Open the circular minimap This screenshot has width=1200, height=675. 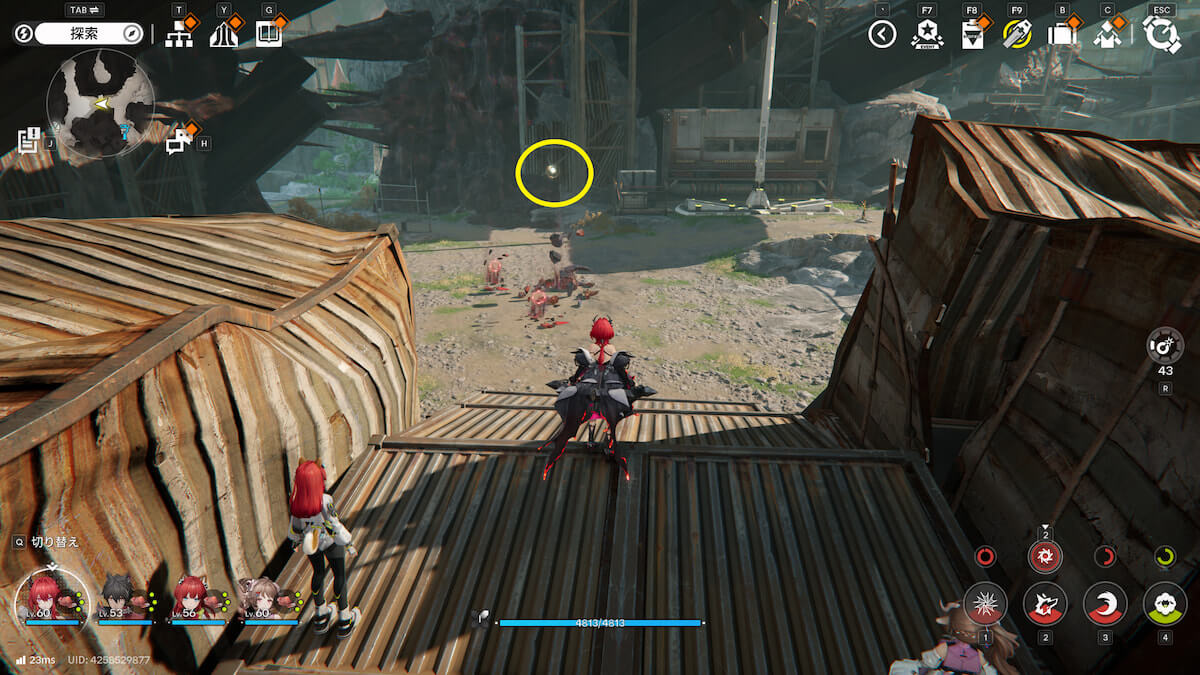click(100, 104)
